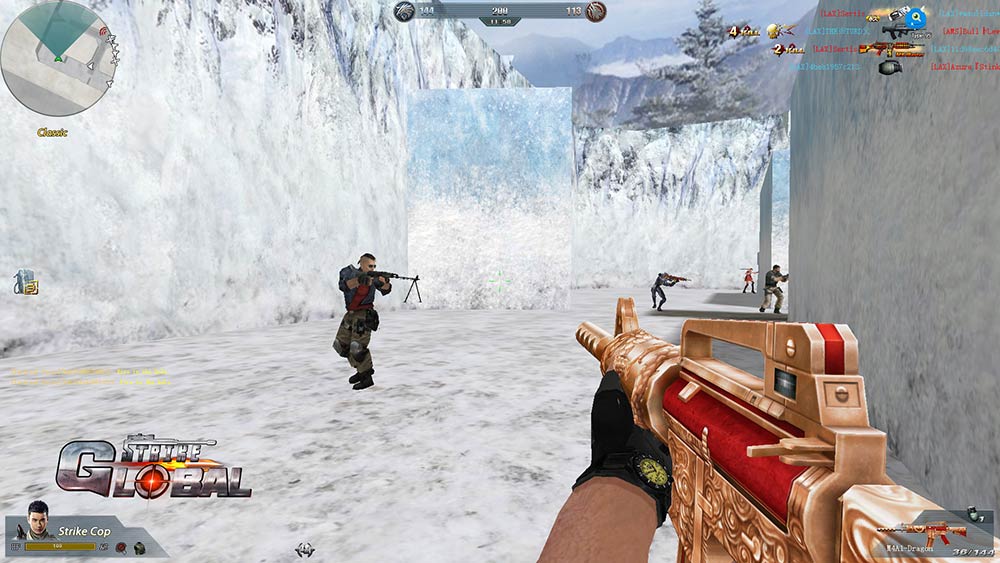1000x563 pixels.
Task: Click the small emblem at the bottom center
Action: [x=305, y=549]
